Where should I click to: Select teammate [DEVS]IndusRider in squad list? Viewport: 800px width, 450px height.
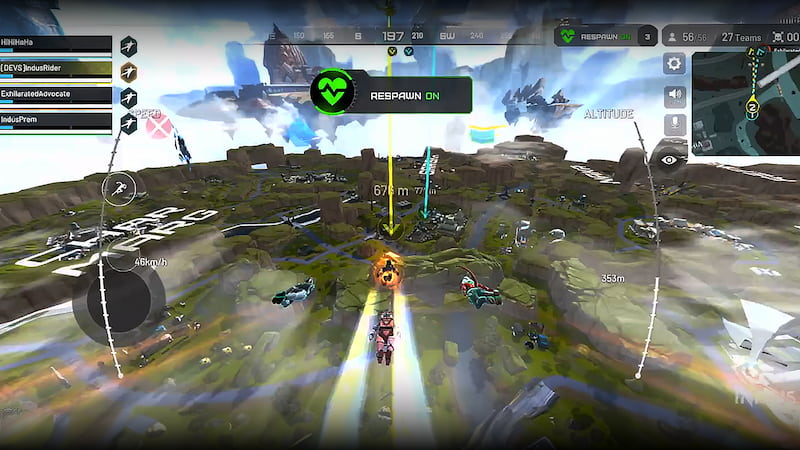click(x=56, y=70)
